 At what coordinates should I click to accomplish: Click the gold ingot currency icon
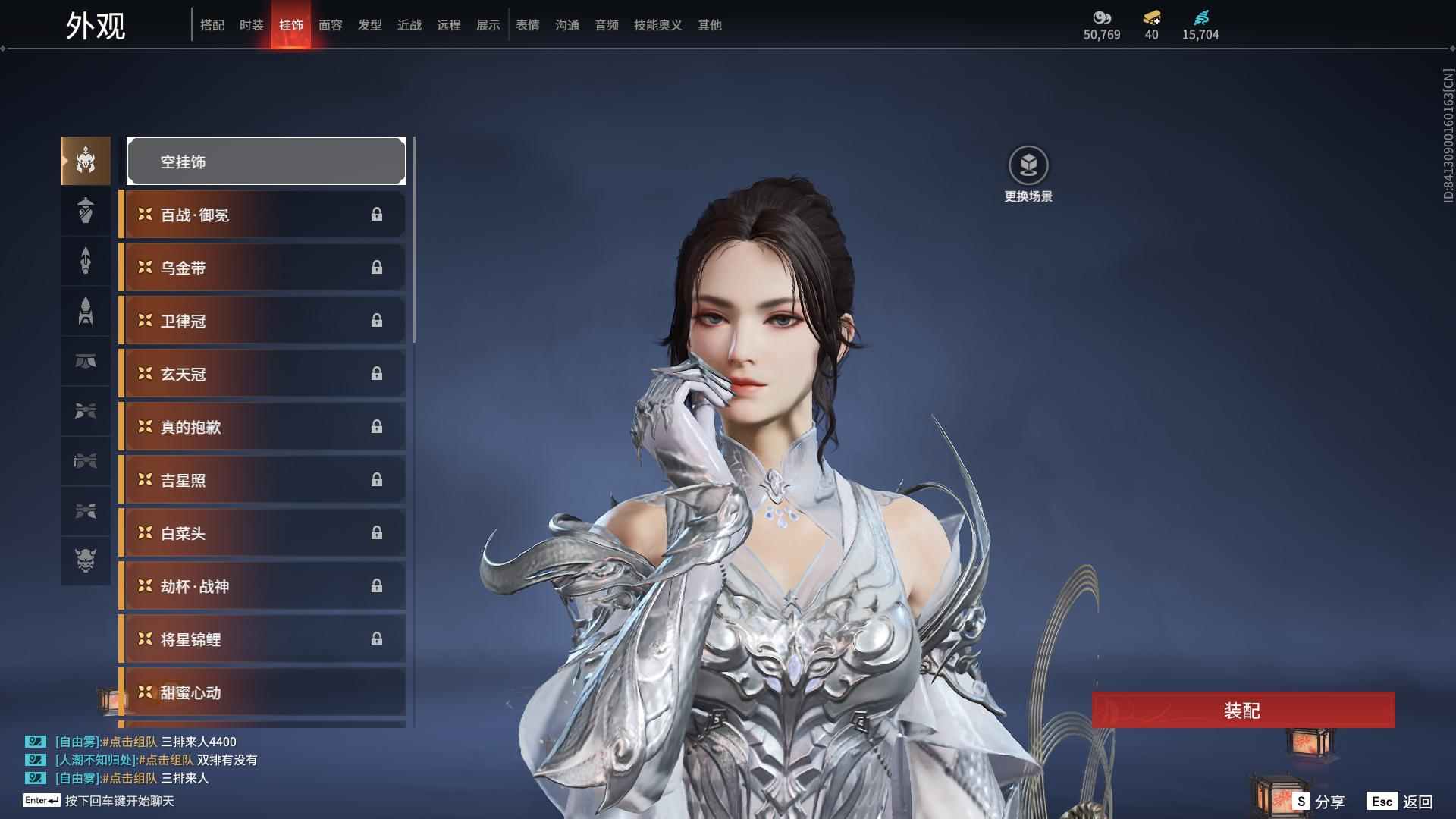click(1151, 18)
